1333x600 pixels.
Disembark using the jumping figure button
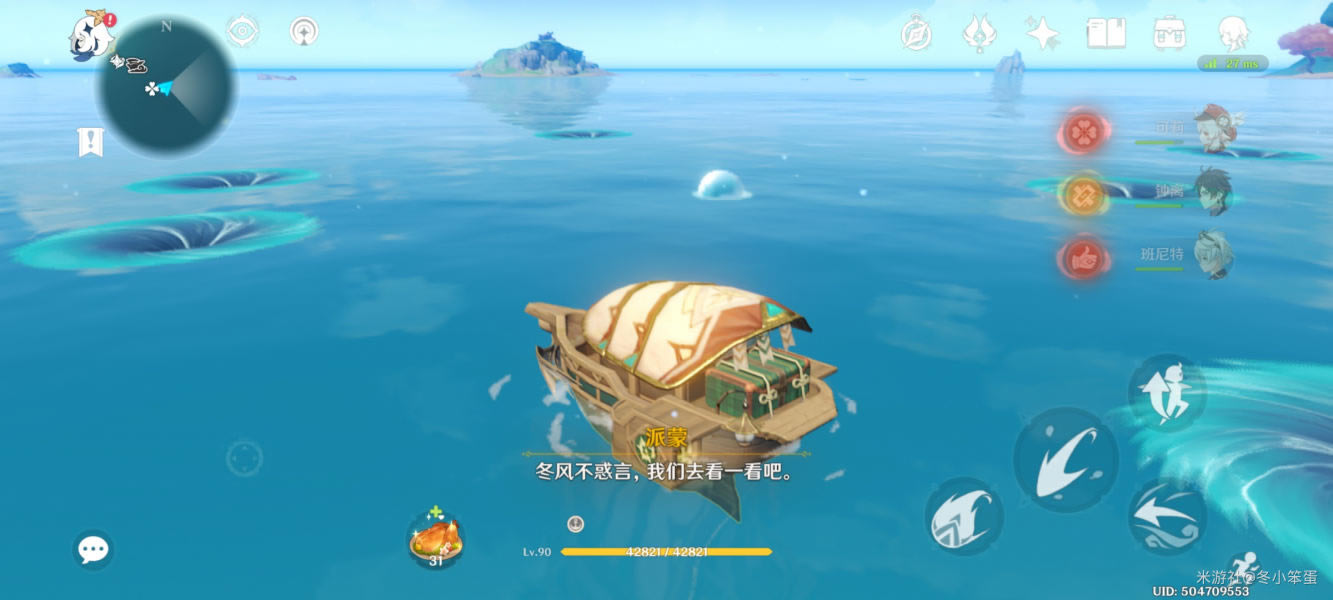pyautogui.click(x=1167, y=393)
